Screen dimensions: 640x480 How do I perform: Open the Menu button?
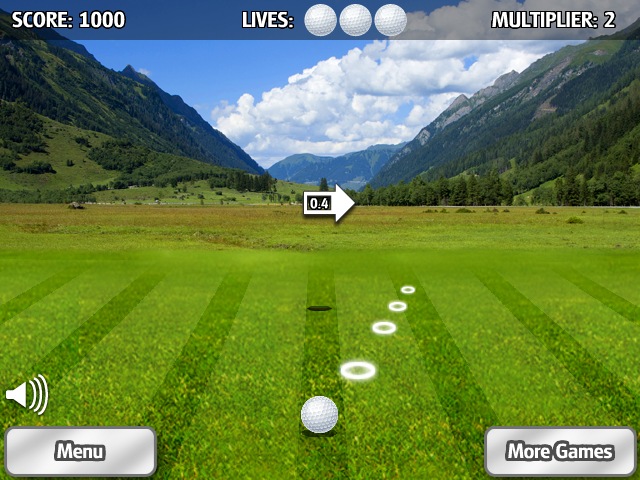click(80, 451)
